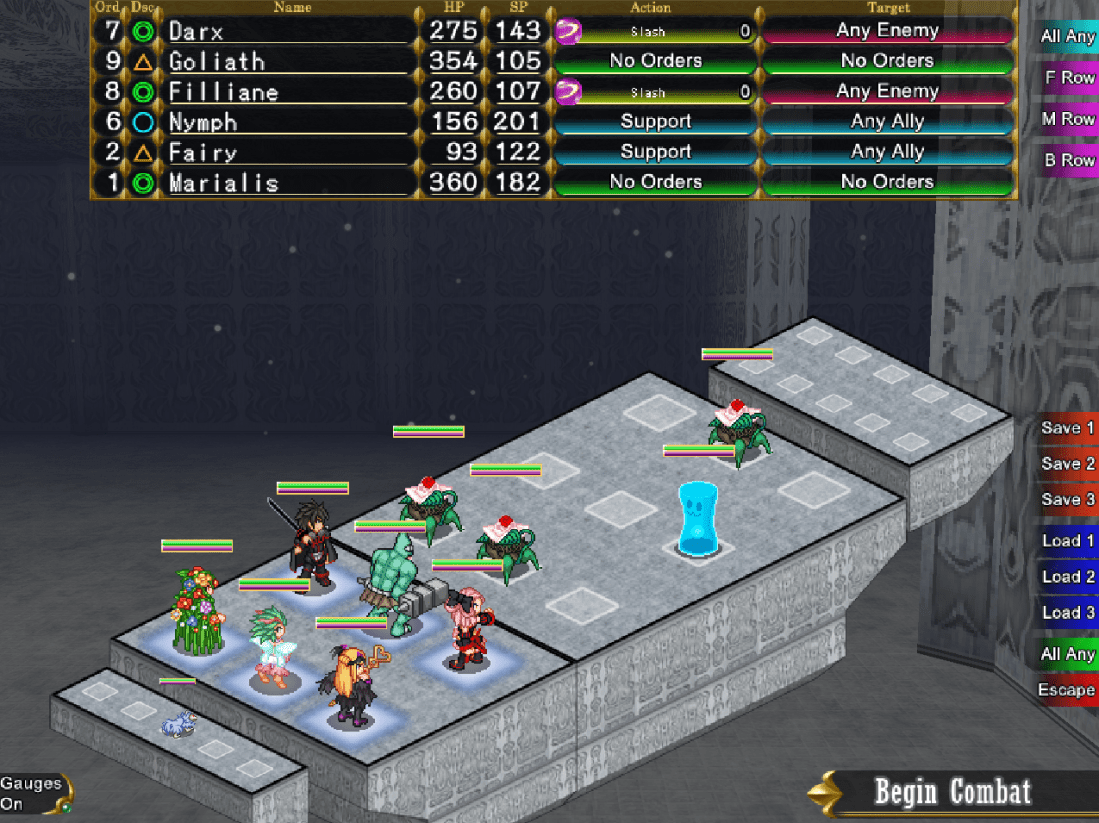Image resolution: width=1099 pixels, height=823 pixels.
Task: Pick the B Row target option
Action: click(x=1069, y=160)
